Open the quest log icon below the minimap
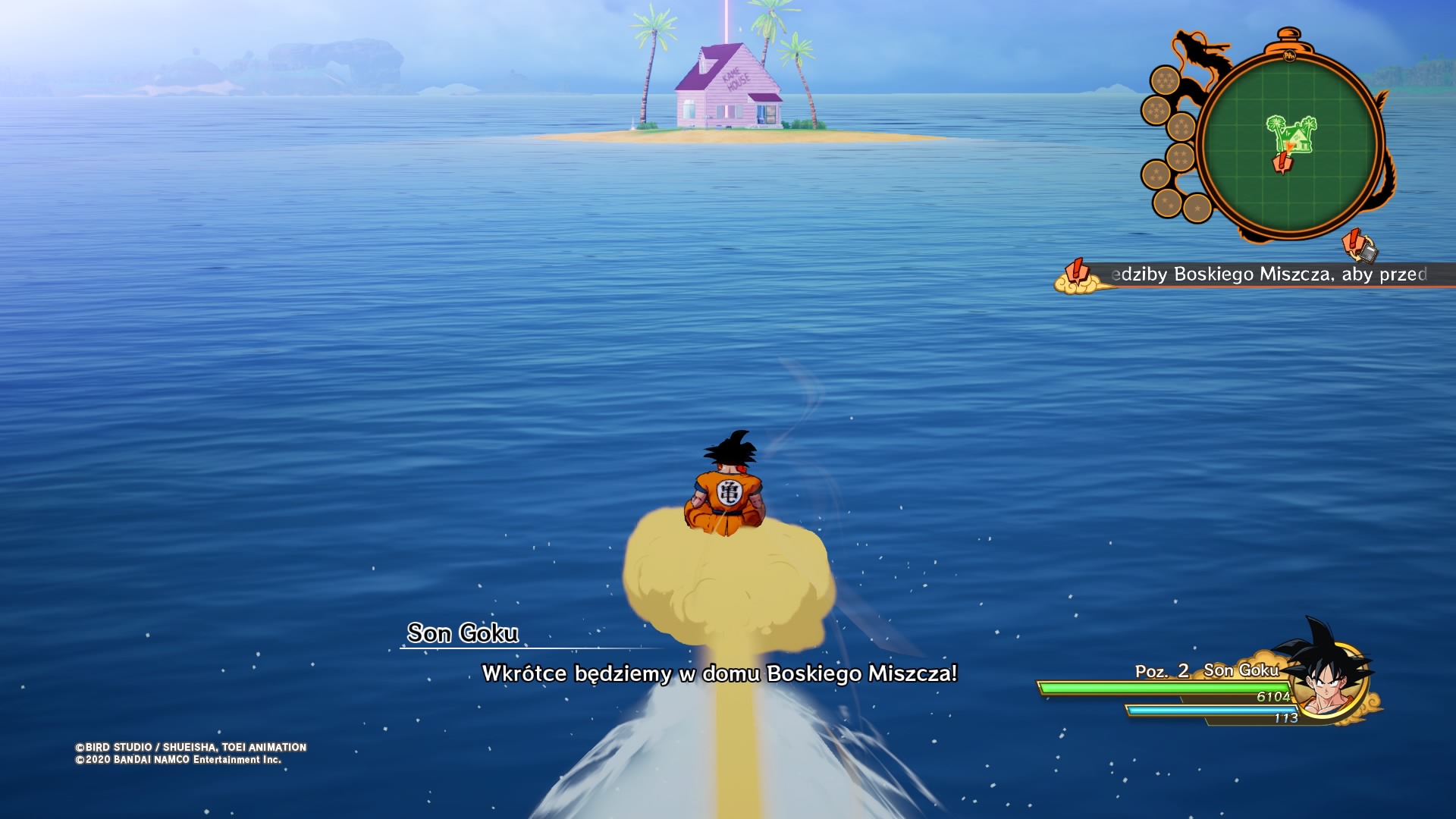This screenshot has height=819, width=1456. coord(1359,246)
